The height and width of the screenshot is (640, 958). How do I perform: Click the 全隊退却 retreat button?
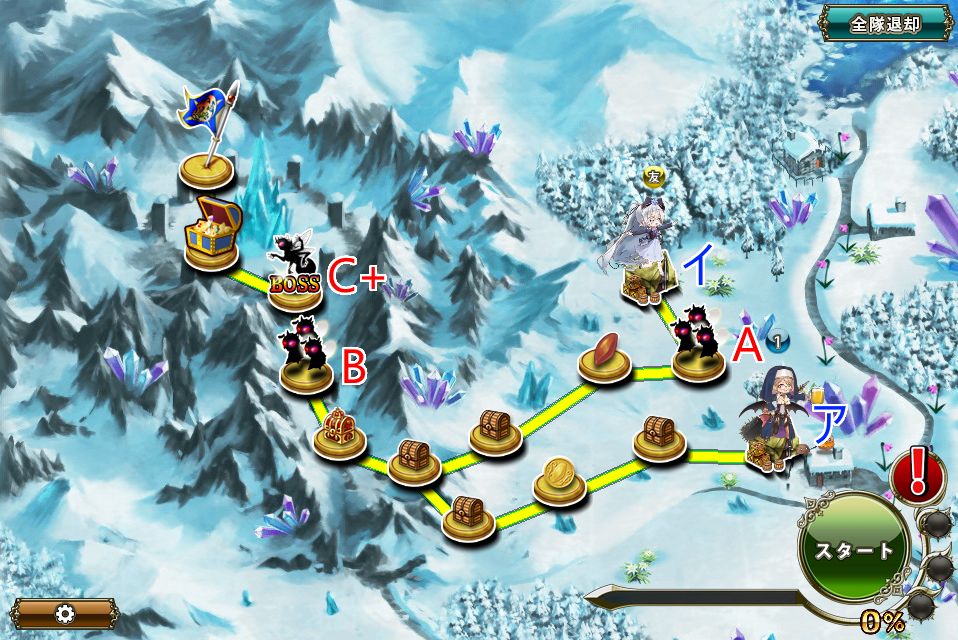pos(885,24)
